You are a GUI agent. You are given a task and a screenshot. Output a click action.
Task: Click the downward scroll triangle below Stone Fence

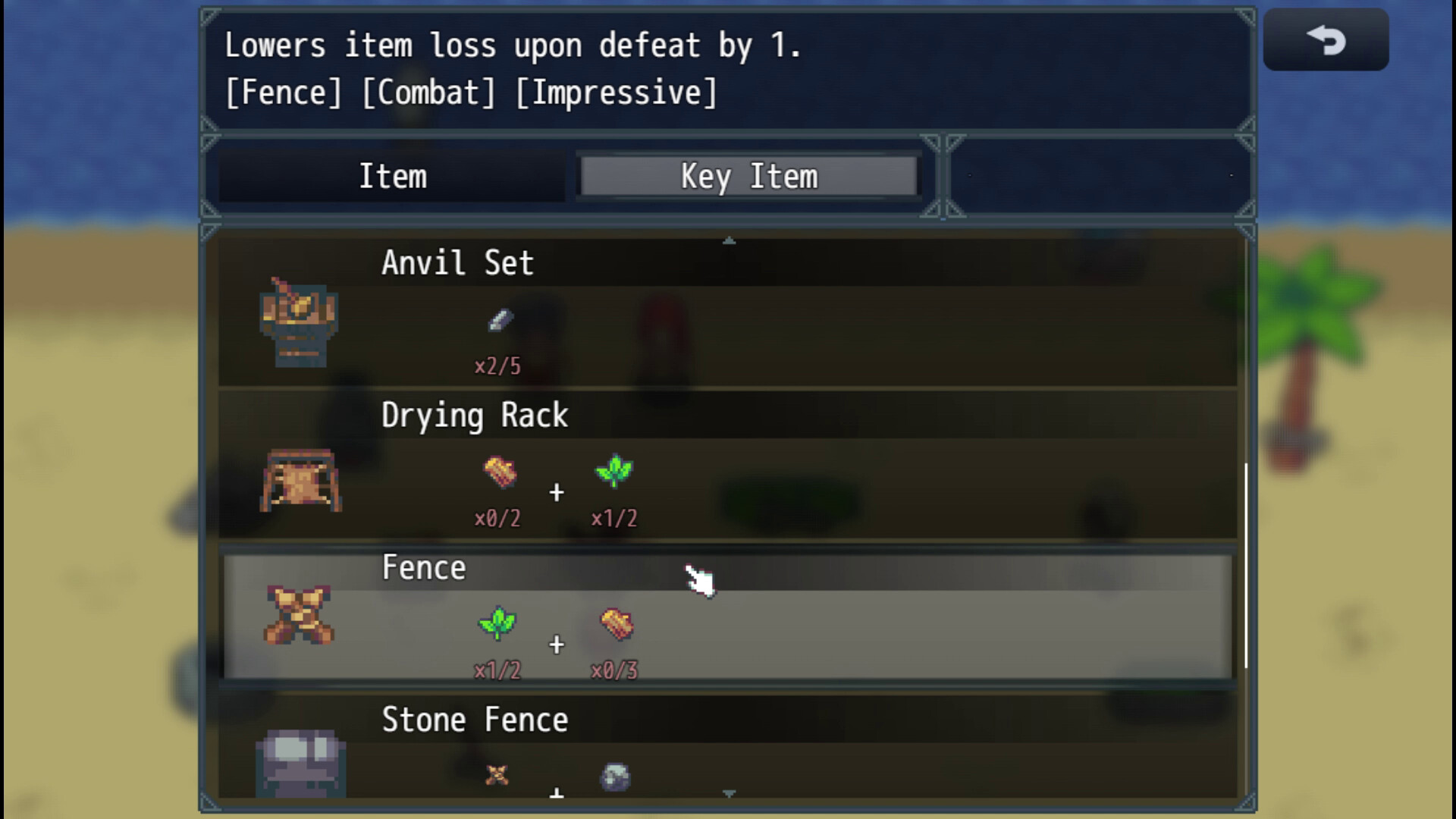[x=729, y=792]
